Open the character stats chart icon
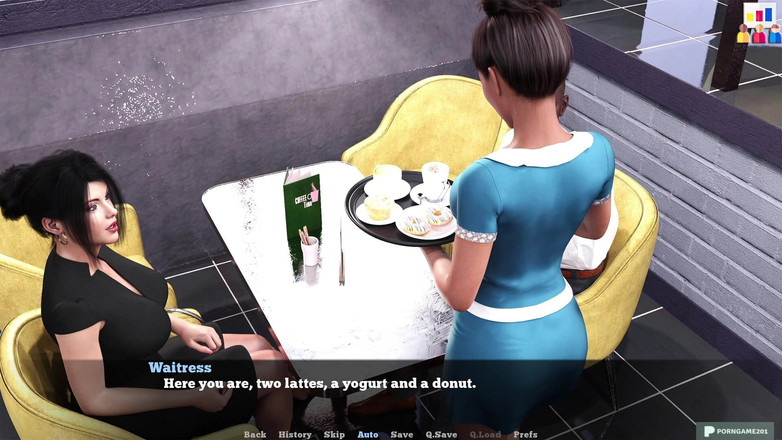The image size is (782, 440). pos(759,23)
